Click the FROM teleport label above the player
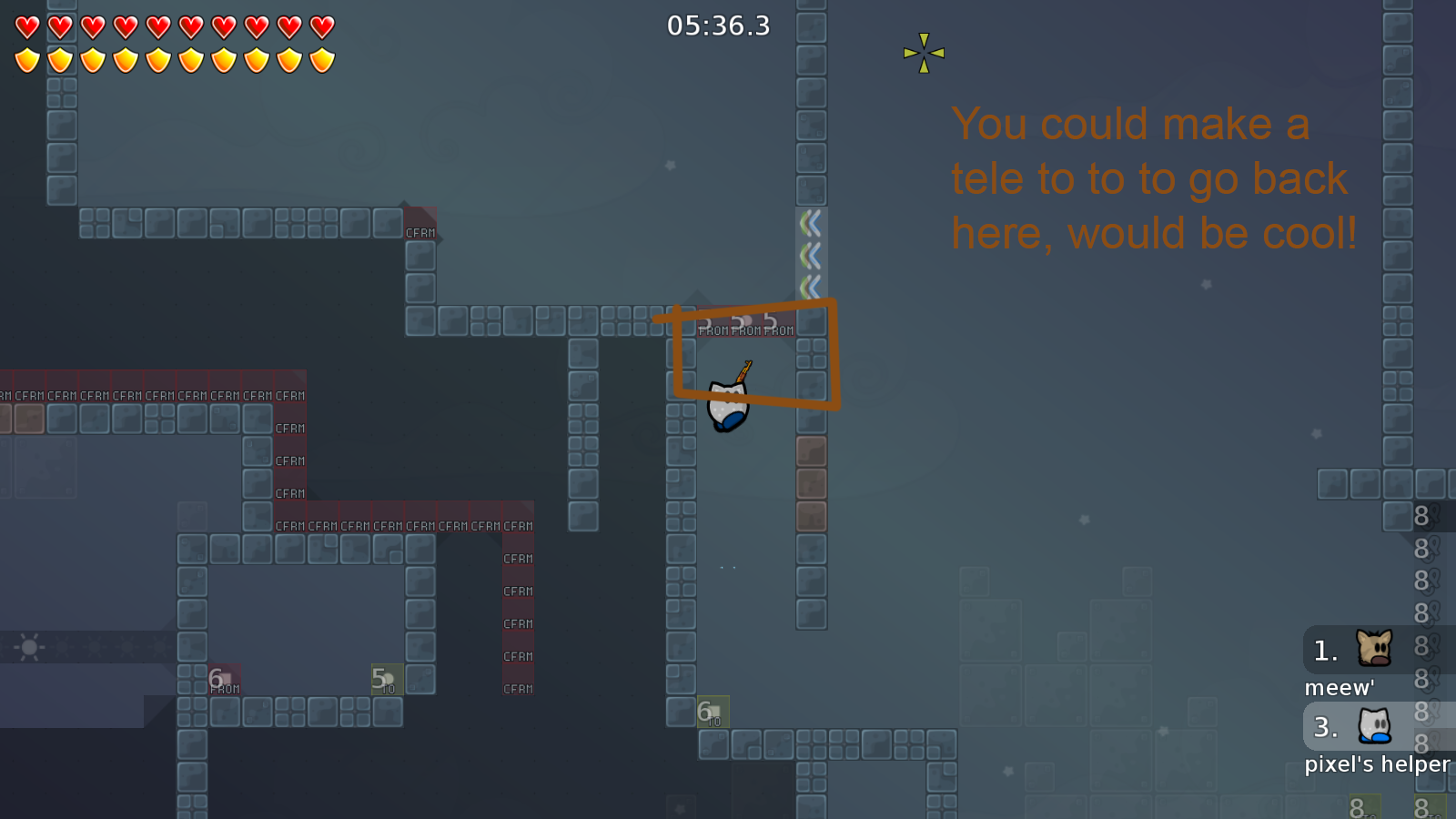This screenshot has height=819, width=1456. (744, 329)
